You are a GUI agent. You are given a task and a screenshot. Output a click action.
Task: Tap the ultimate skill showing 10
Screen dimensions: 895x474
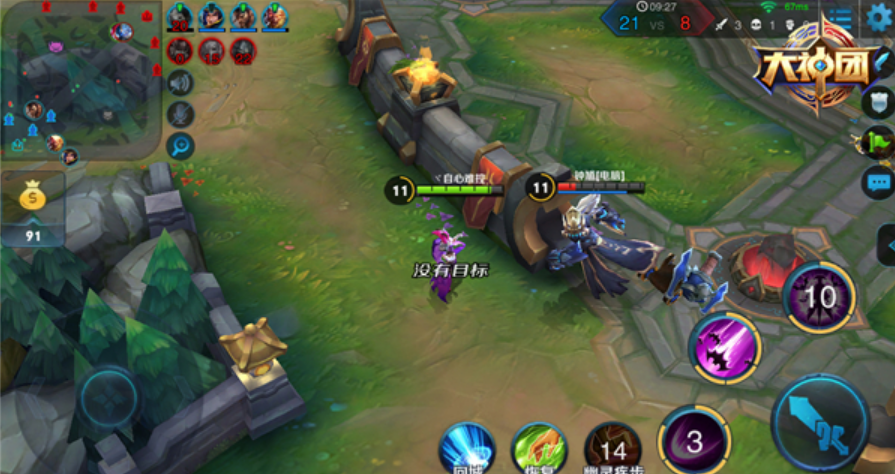pos(819,297)
